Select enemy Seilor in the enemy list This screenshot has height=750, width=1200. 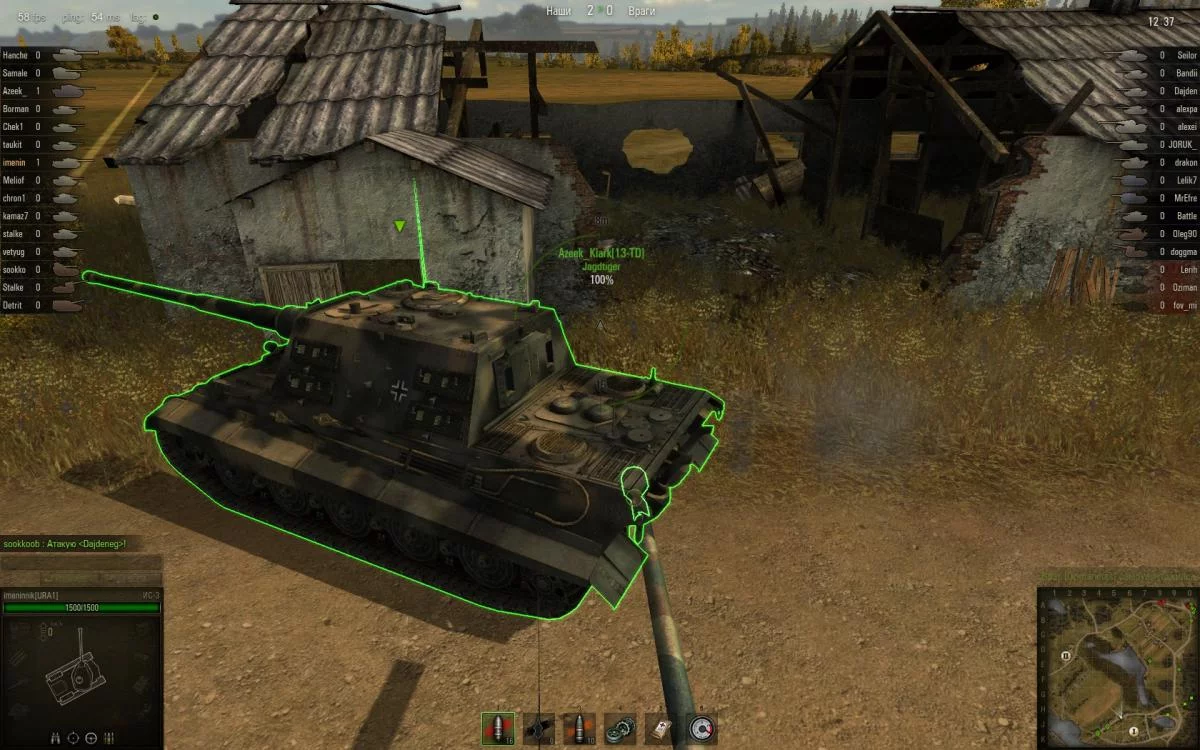1186,55
